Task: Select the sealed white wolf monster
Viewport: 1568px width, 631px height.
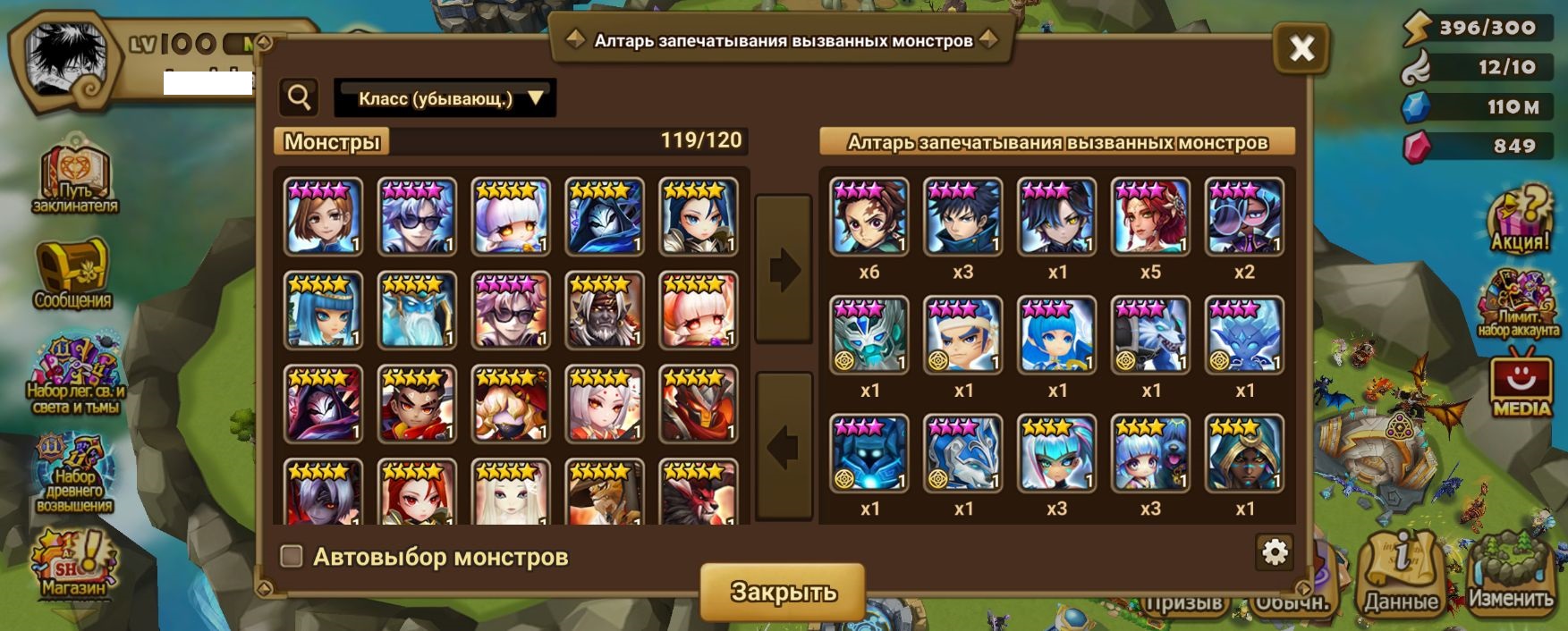Action: [1150, 335]
